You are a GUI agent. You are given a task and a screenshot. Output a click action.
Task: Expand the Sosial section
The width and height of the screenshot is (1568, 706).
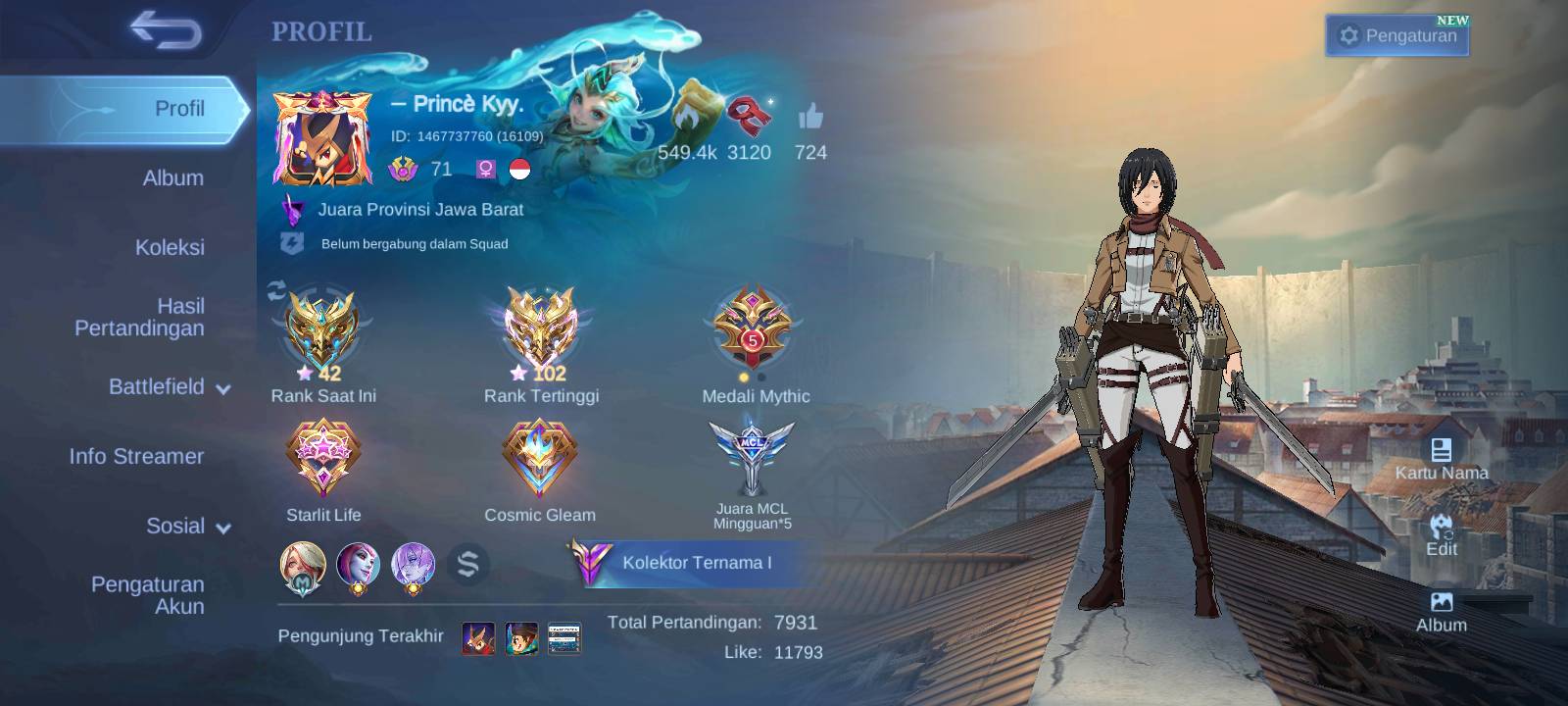(187, 527)
